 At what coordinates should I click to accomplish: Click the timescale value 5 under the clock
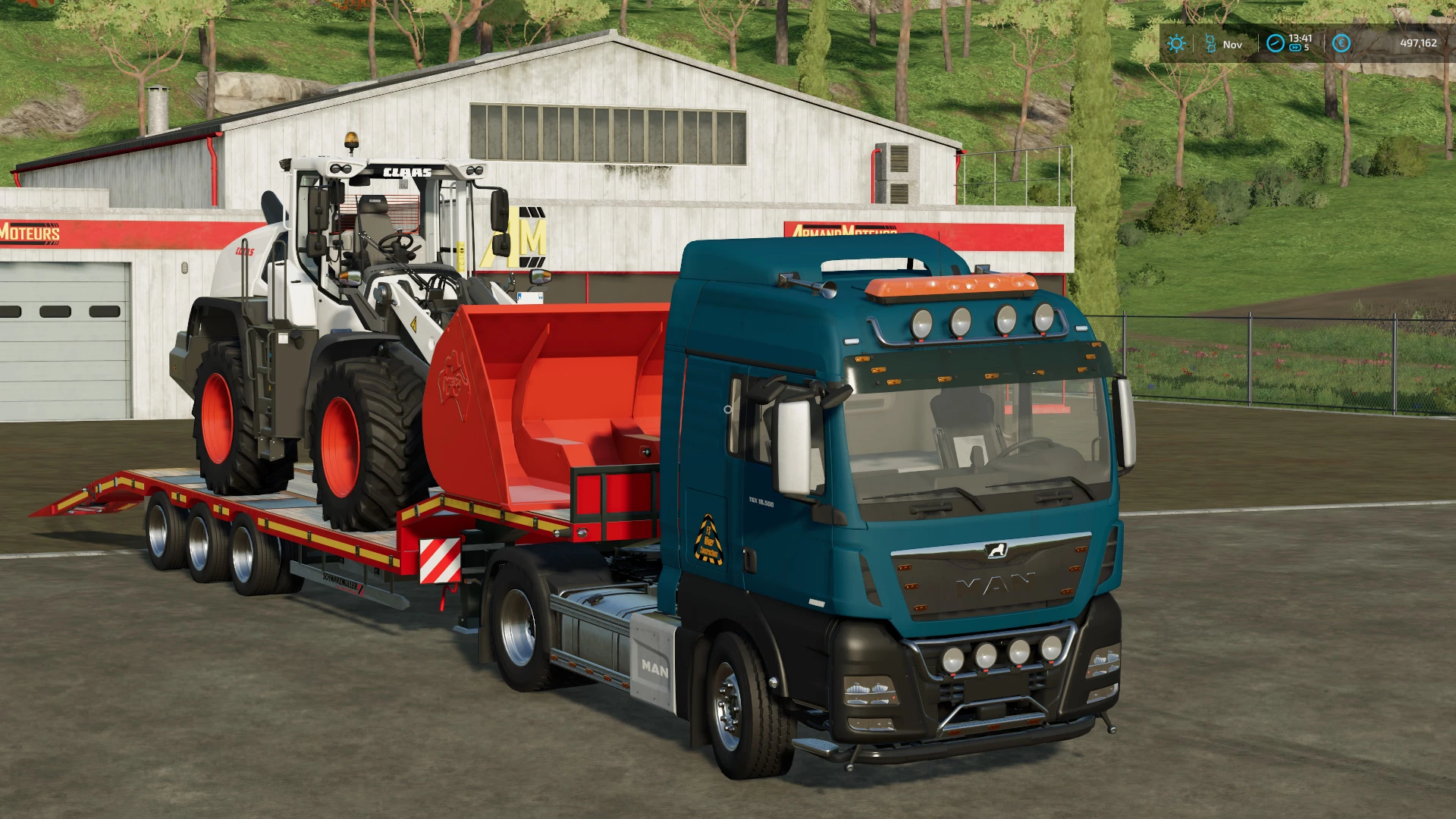coord(1307,47)
